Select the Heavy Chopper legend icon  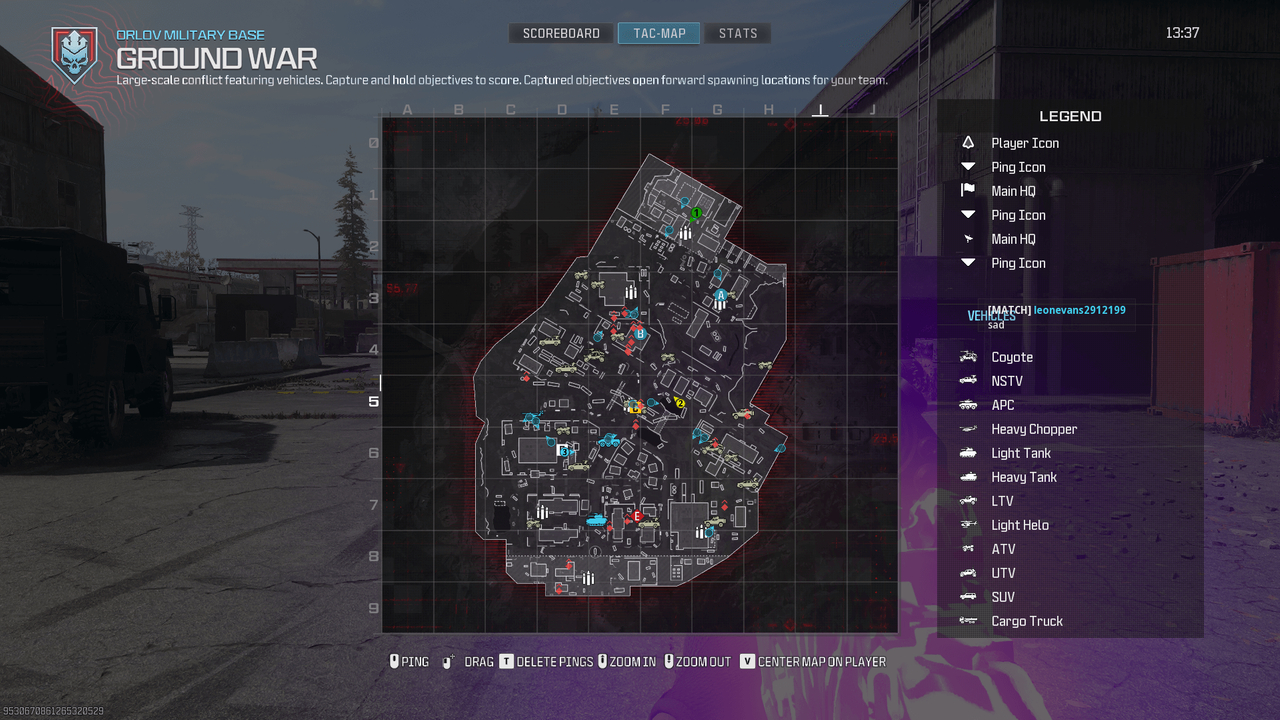(x=966, y=428)
